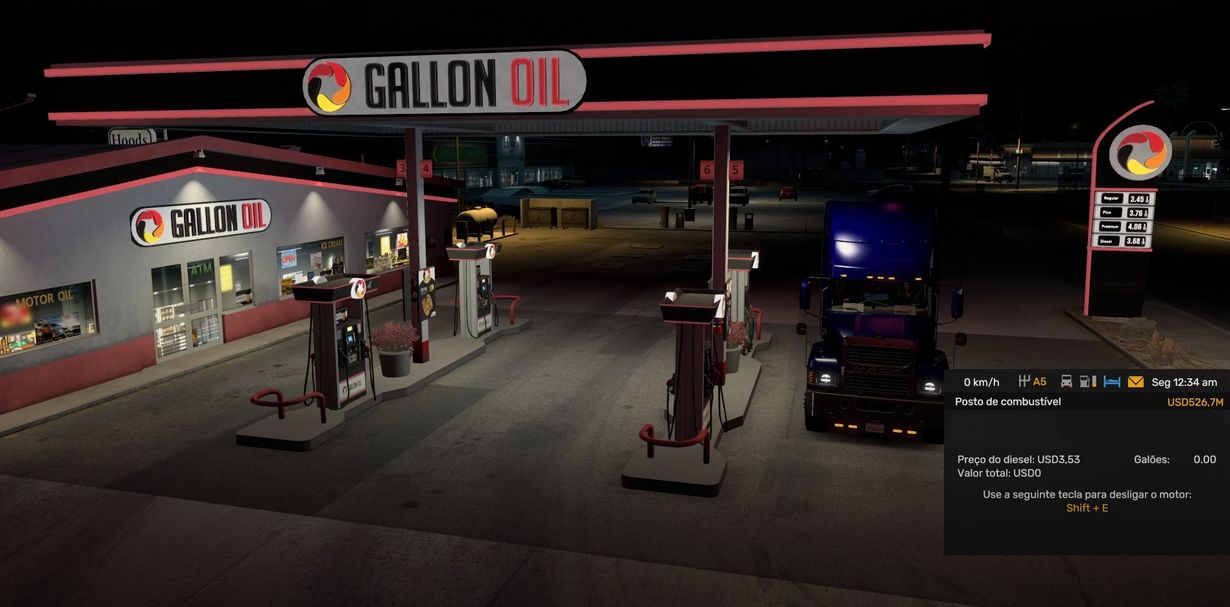Viewport: 1230px width, 607px height.
Task: Select the fuel pump level icon
Action: coord(1088,382)
